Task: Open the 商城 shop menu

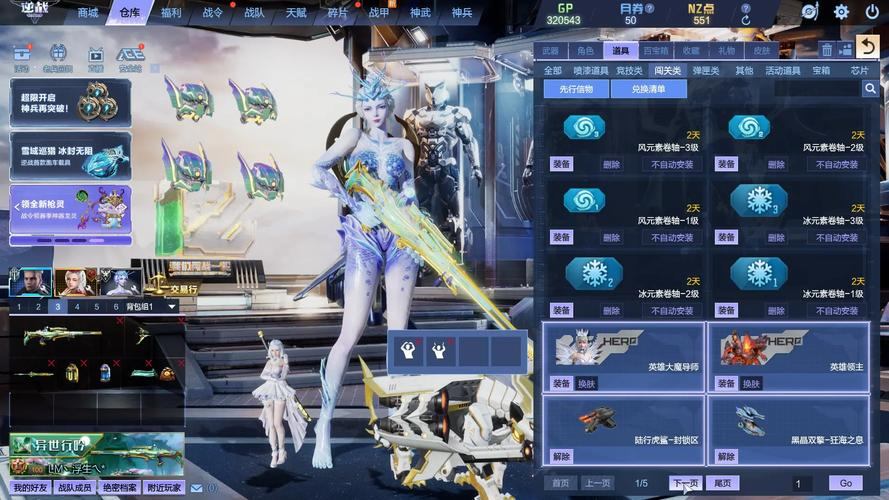Action: tap(88, 13)
